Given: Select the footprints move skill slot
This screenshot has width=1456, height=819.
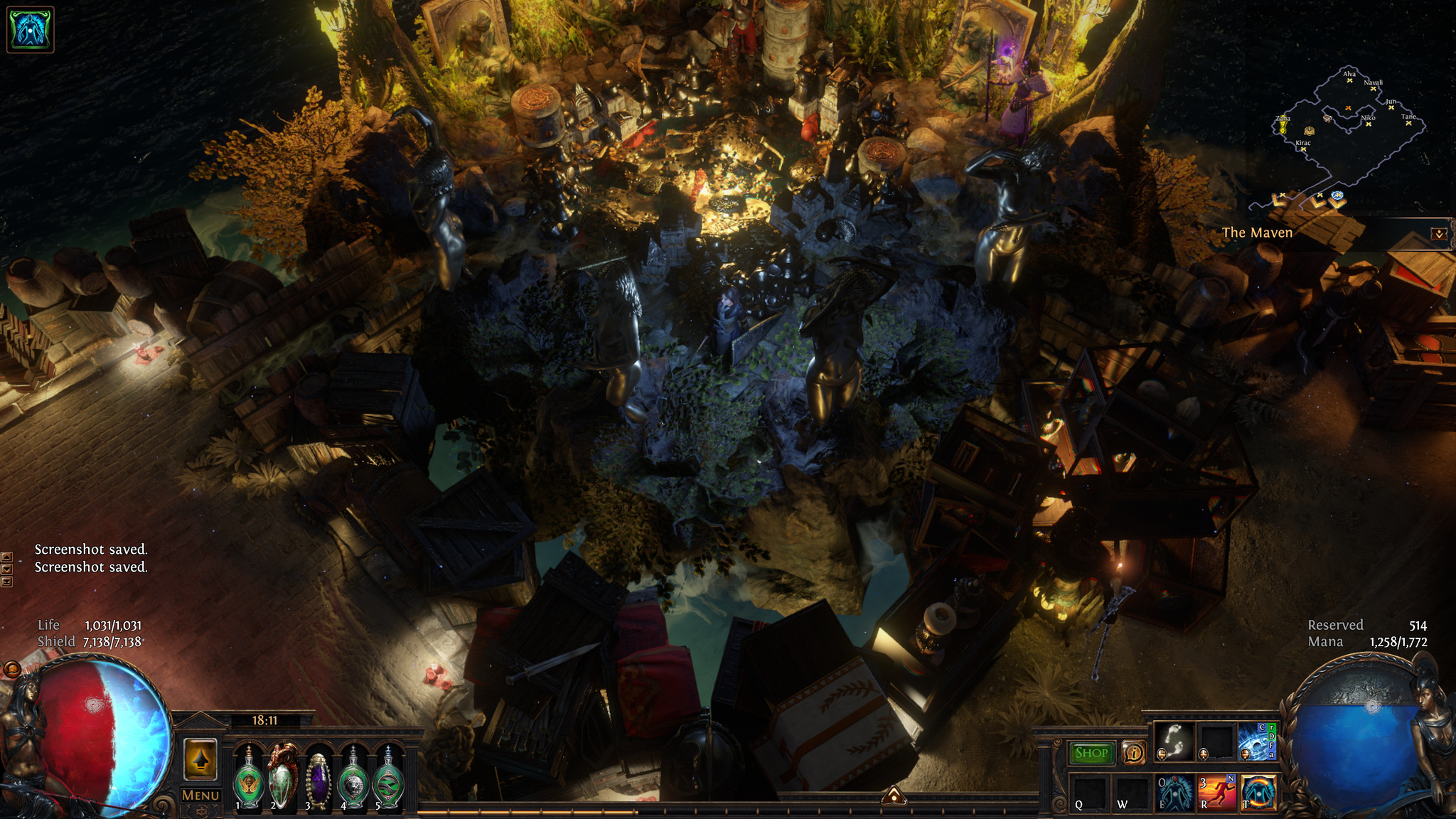Looking at the screenshot, I should click(1174, 742).
